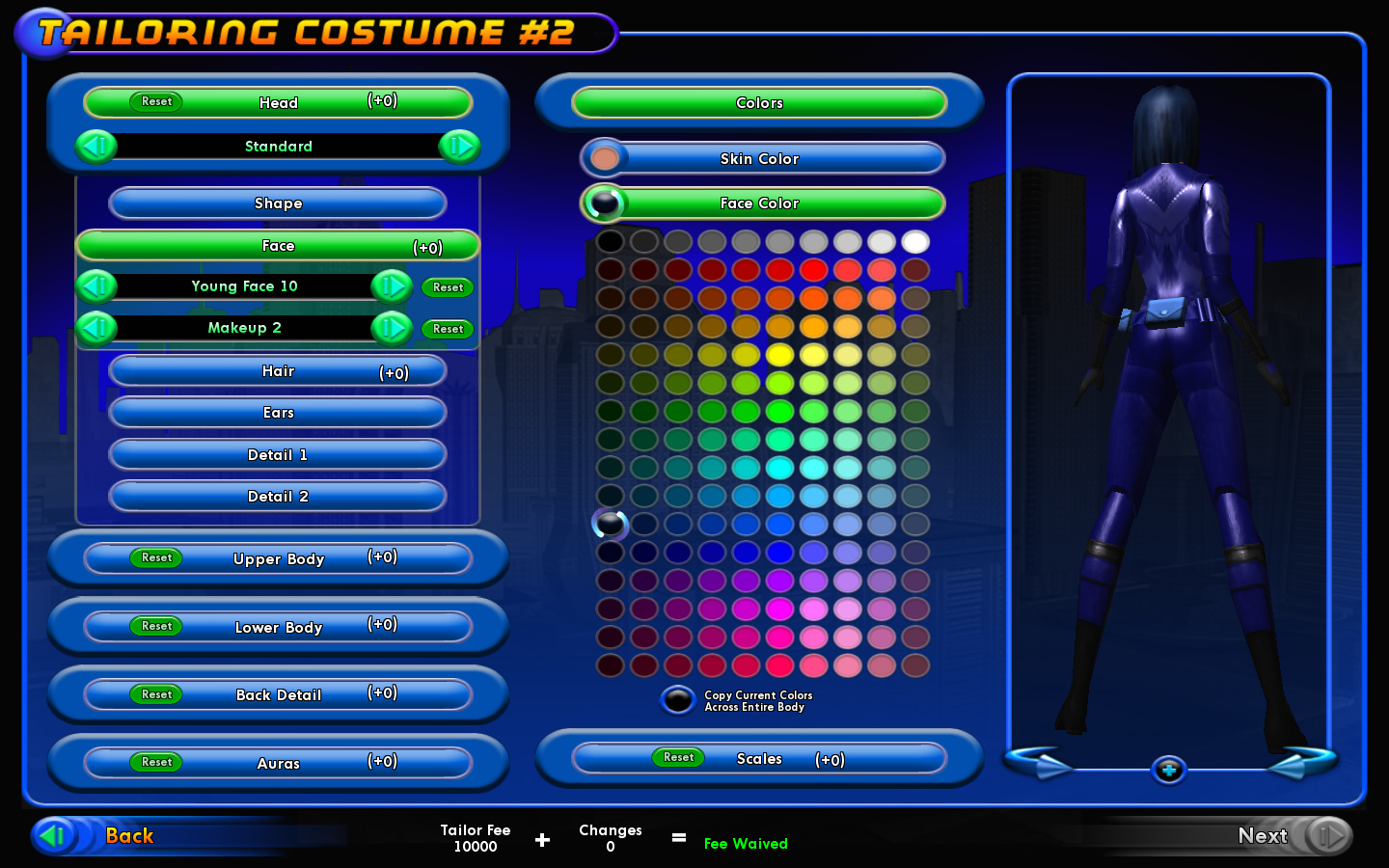The height and width of the screenshot is (868, 1389).
Task: Pick the pure white color swatch
Action: point(915,241)
